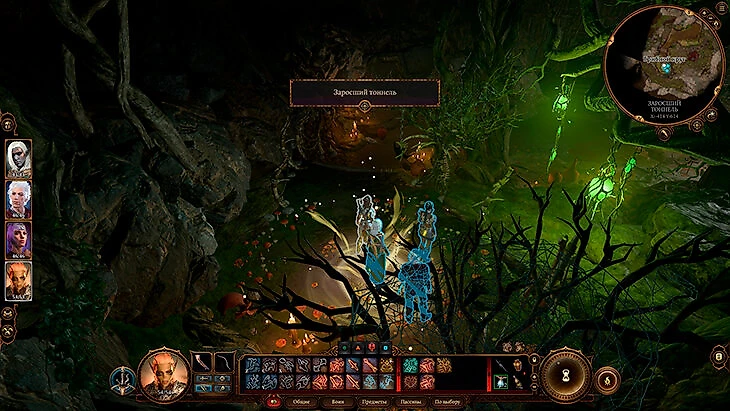Select the melee weapon set slot

tap(203, 360)
